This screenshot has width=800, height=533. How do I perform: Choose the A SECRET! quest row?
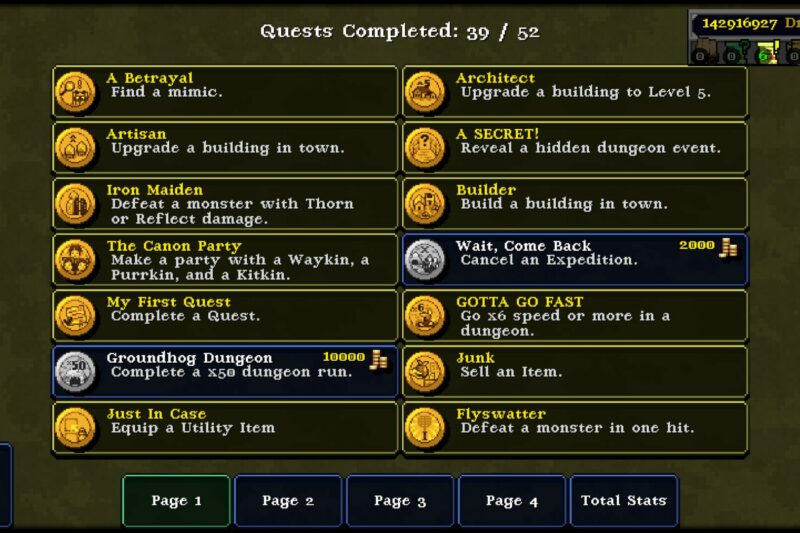pyautogui.click(x=575, y=148)
